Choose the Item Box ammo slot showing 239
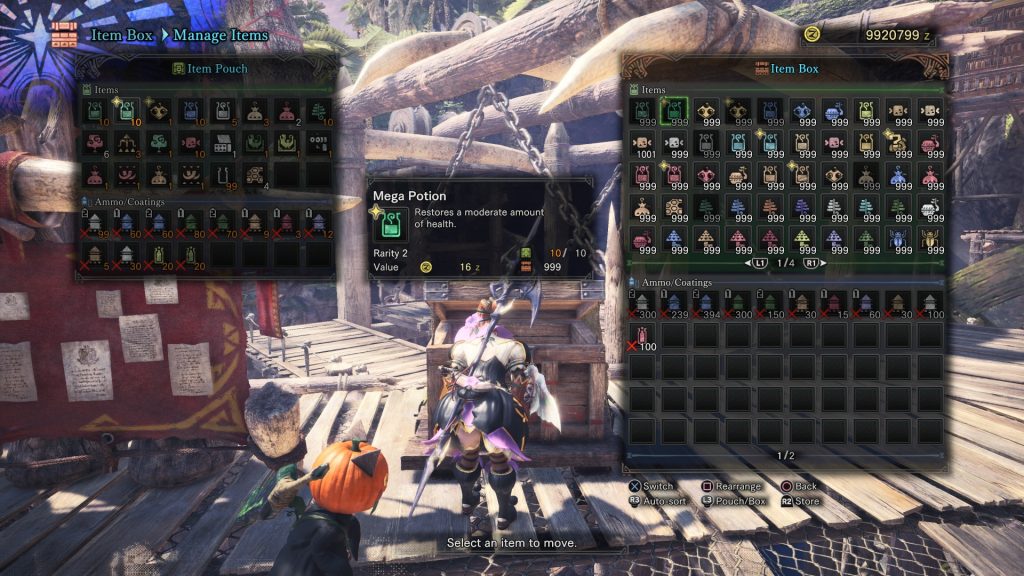Viewport: 1024px width, 576px height. (675, 303)
